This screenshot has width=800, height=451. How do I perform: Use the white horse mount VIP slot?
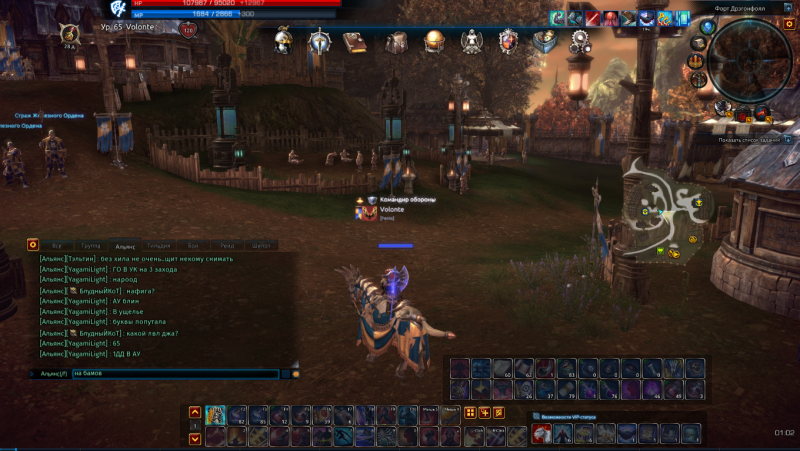(x=541, y=433)
